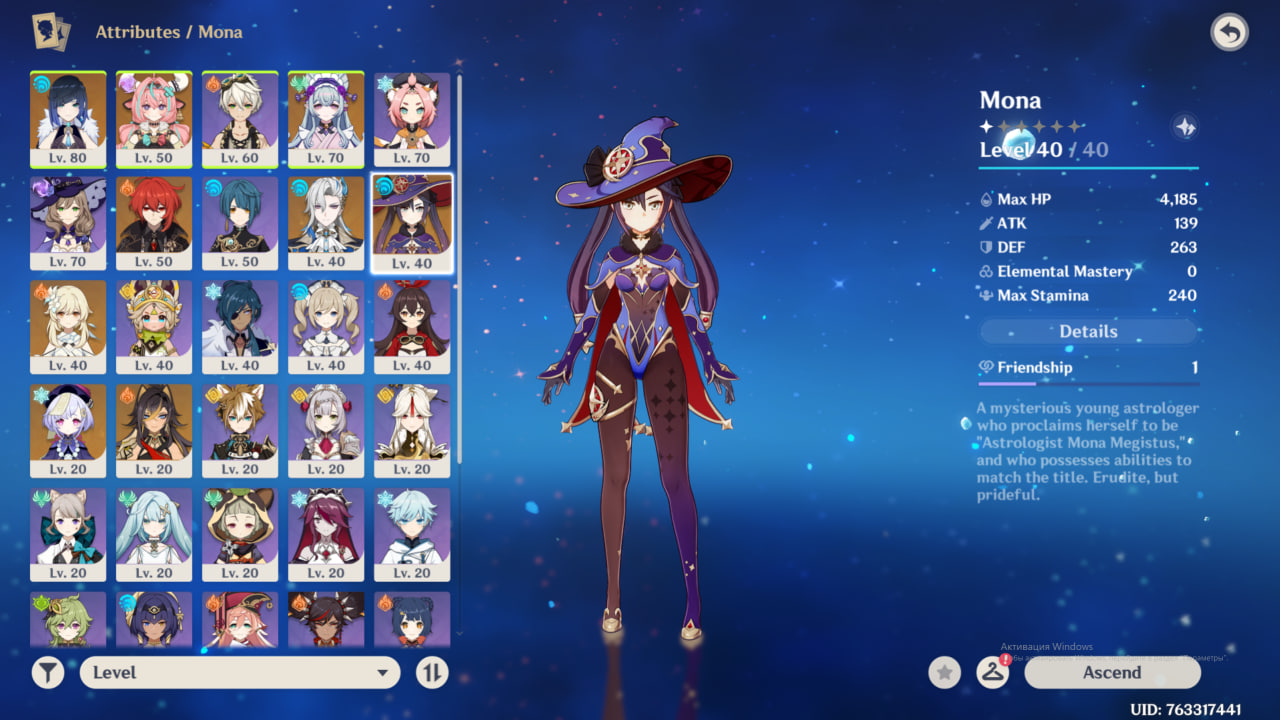The height and width of the screenshot is (720, 1280).
Task: Pick Qiqi from the character grid
Action: (68, 431)
